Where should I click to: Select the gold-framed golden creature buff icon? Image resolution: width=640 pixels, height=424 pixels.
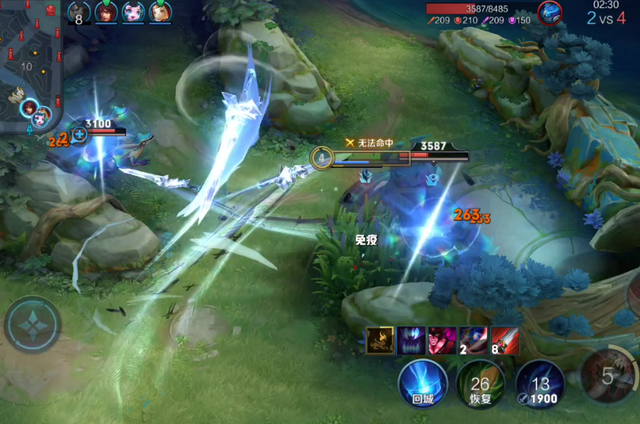click(380, 341)
